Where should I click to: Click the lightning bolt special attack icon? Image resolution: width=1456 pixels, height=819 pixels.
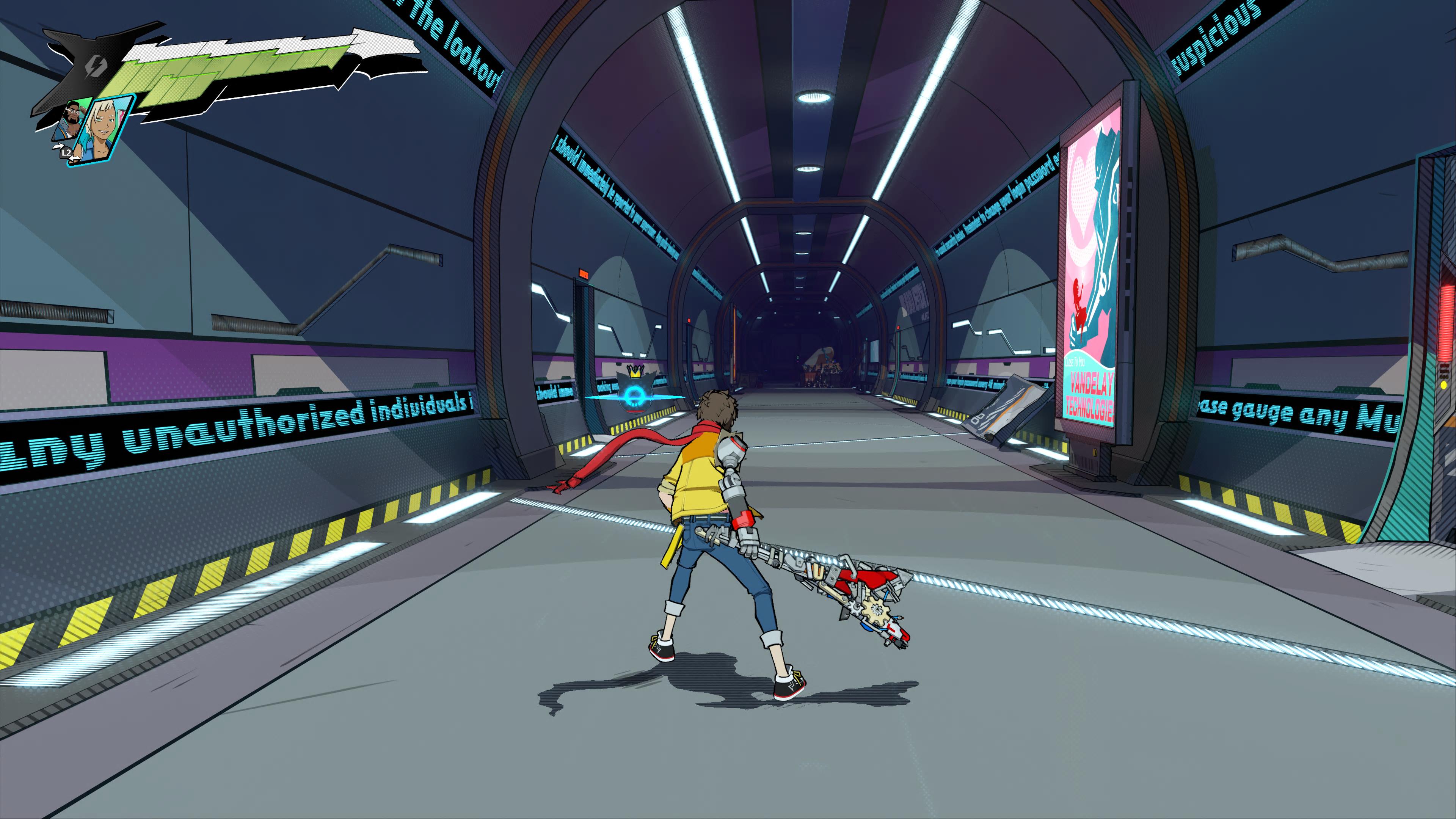click(94, 67)
